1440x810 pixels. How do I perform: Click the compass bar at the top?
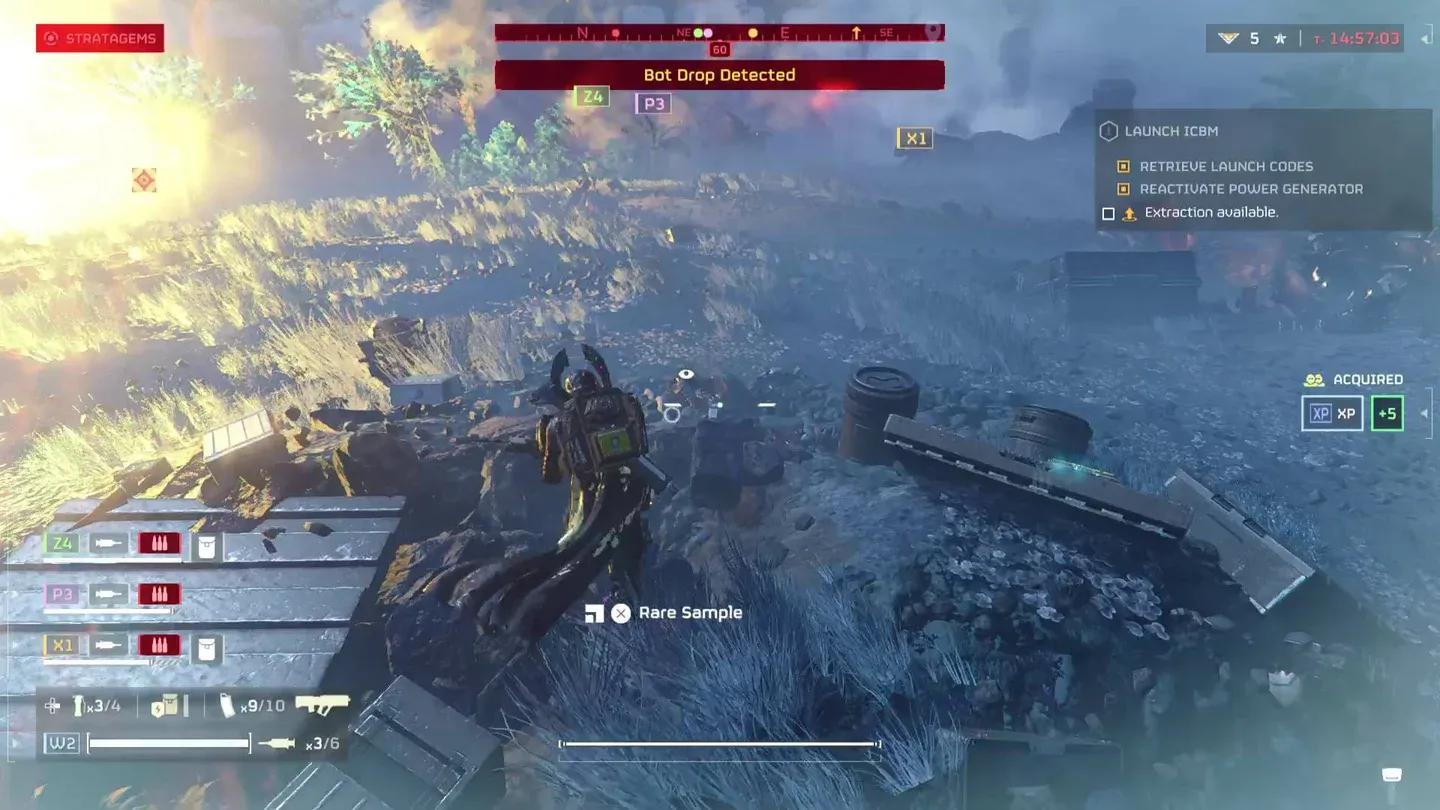click(x=719, y=33)
